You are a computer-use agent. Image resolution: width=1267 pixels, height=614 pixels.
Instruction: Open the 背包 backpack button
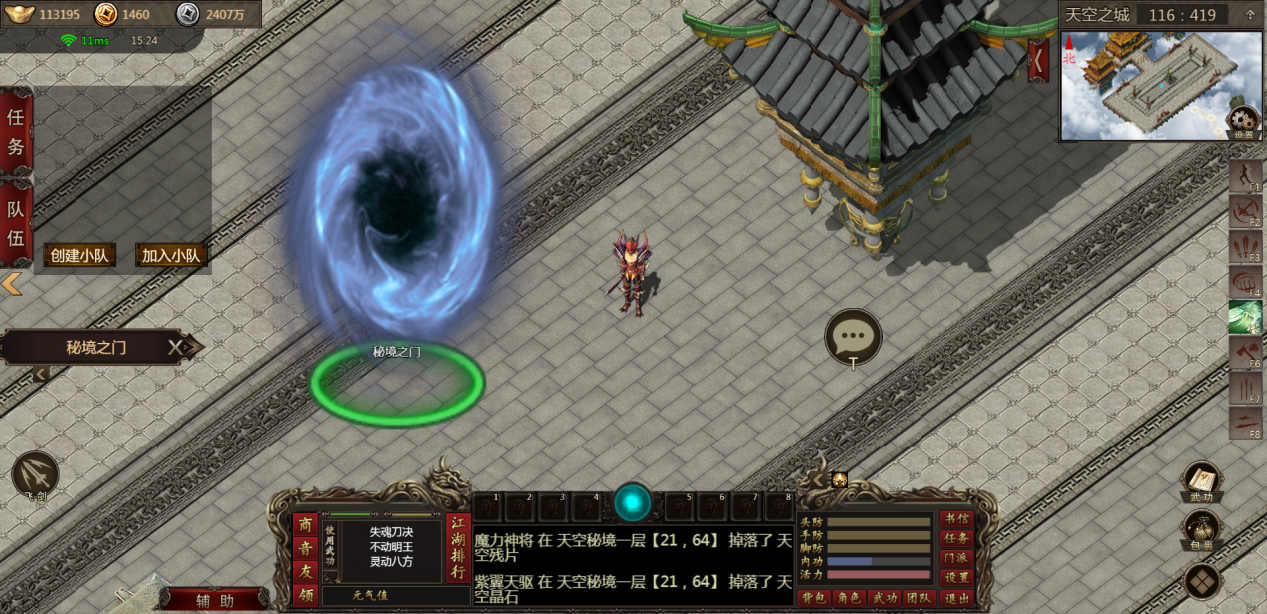(815, 598)
